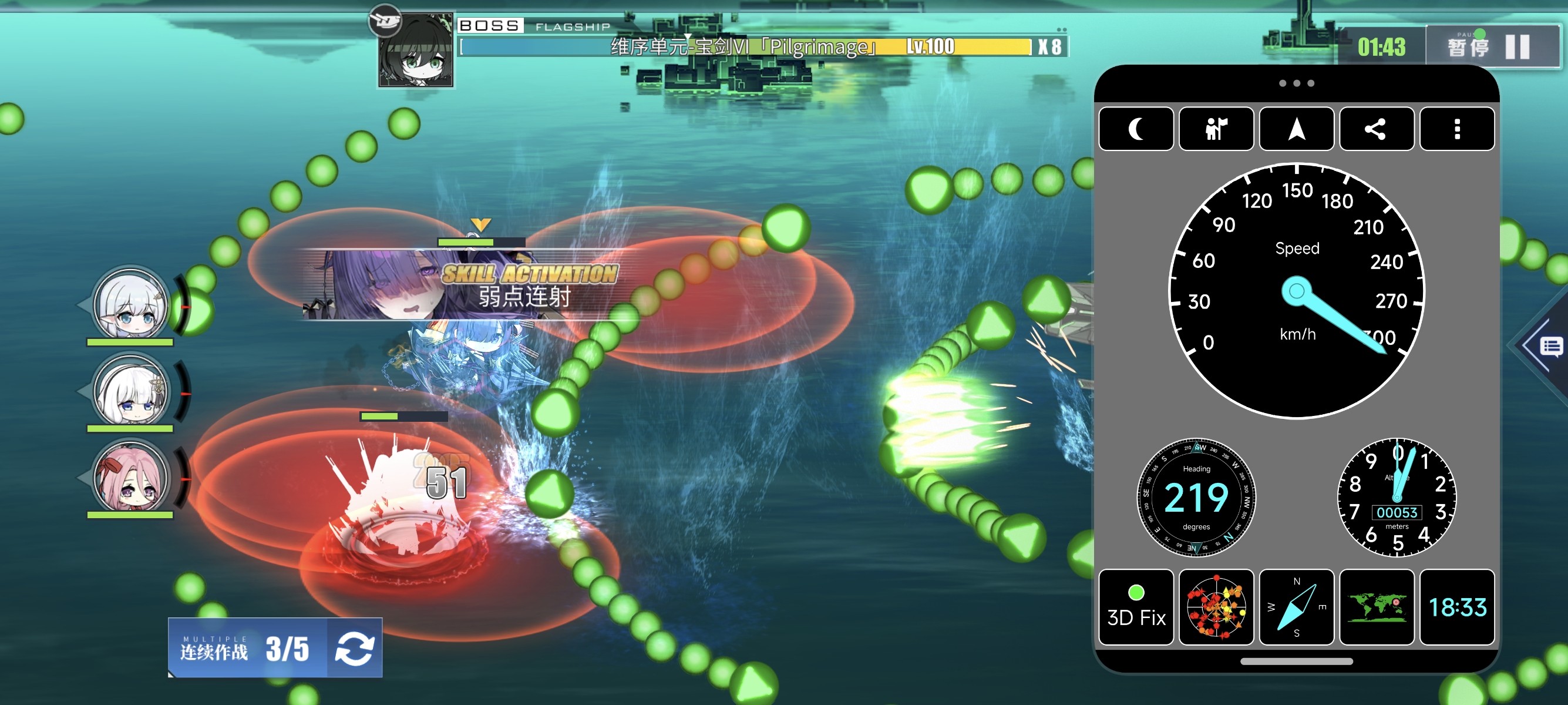Tap the speedometer km/h gauge
Image resolution: width=1568 pixels, height=705 pixels.
point(1297,291)
